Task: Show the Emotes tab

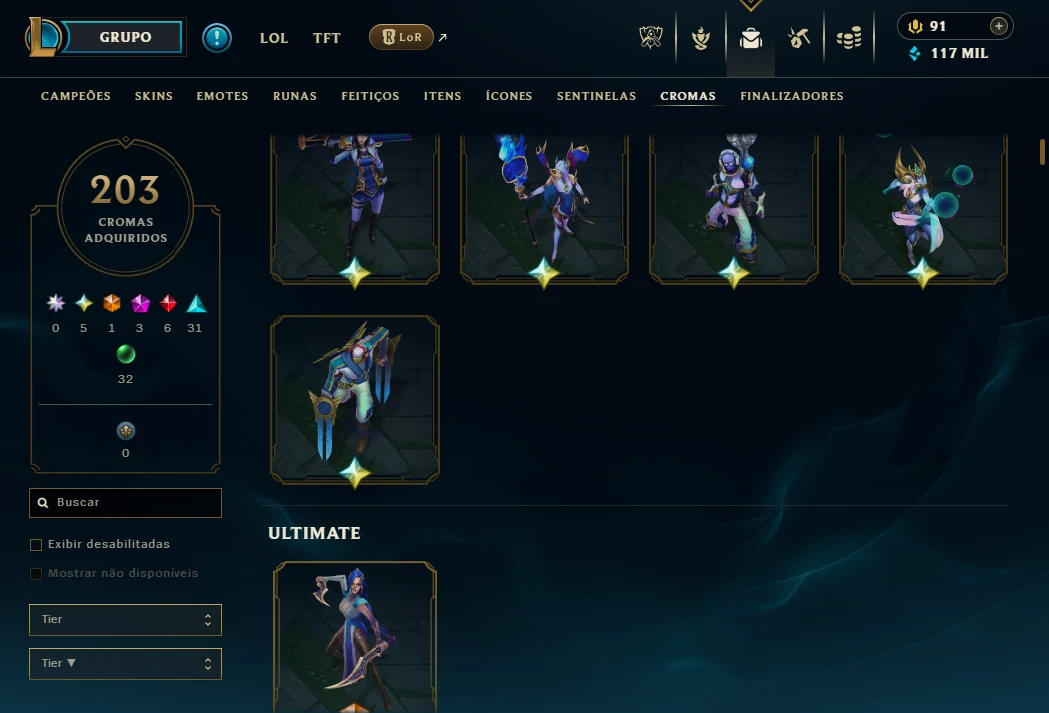Action: click(x=222, y=96)
